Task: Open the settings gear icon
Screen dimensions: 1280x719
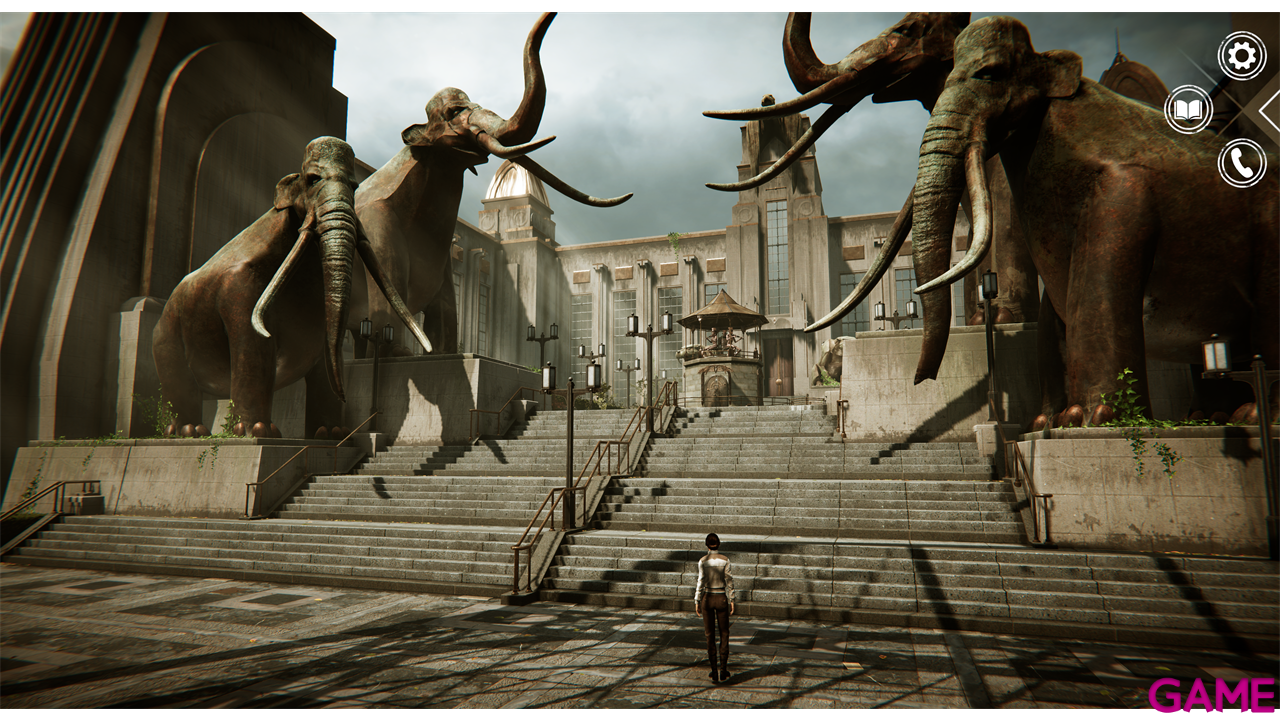Action: pos(1241,55)
